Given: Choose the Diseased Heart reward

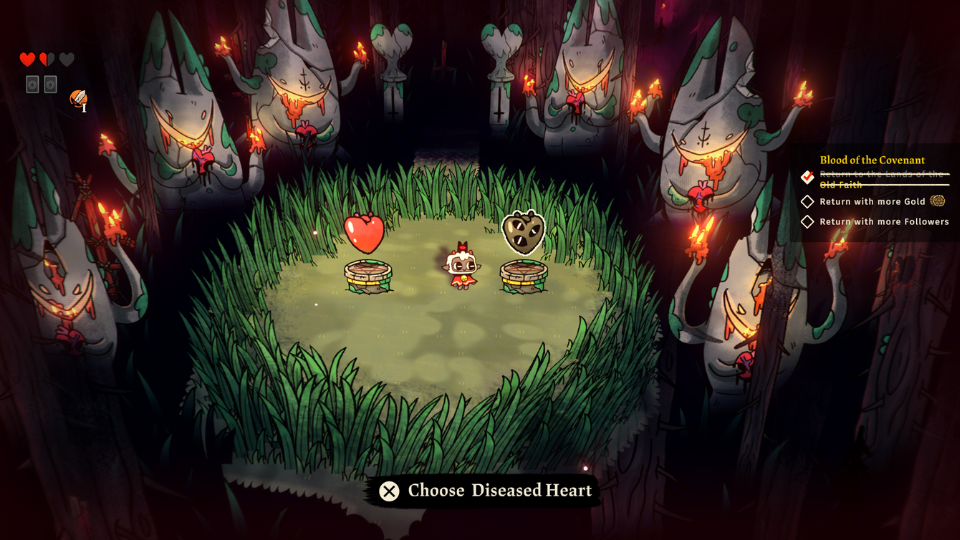Looking at the screenshot, I should [x=522, y=232].
